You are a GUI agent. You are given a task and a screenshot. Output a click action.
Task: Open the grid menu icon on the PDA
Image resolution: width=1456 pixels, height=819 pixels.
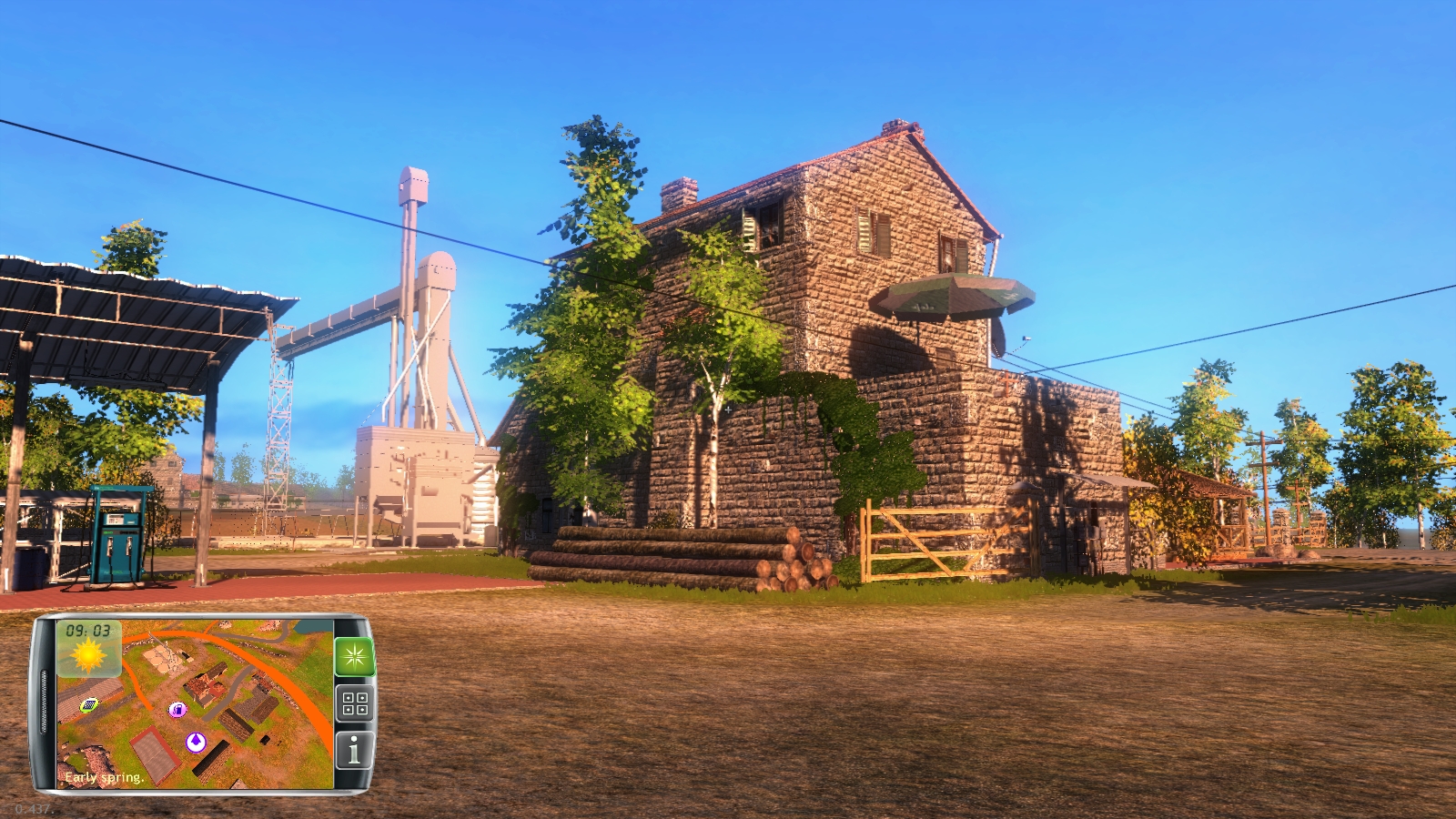[x=355, y=702]
